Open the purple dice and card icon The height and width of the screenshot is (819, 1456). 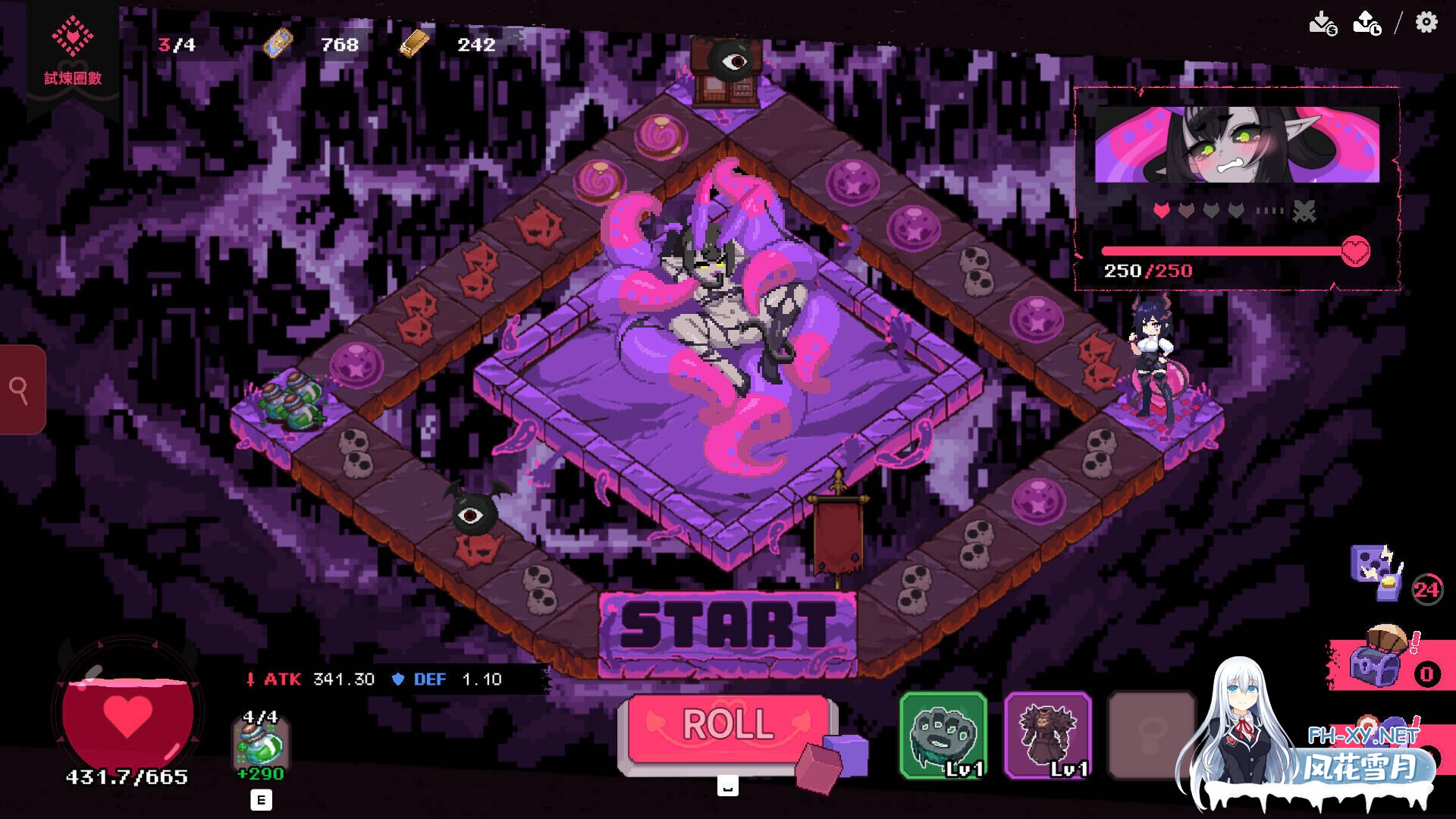(1376, 570)
